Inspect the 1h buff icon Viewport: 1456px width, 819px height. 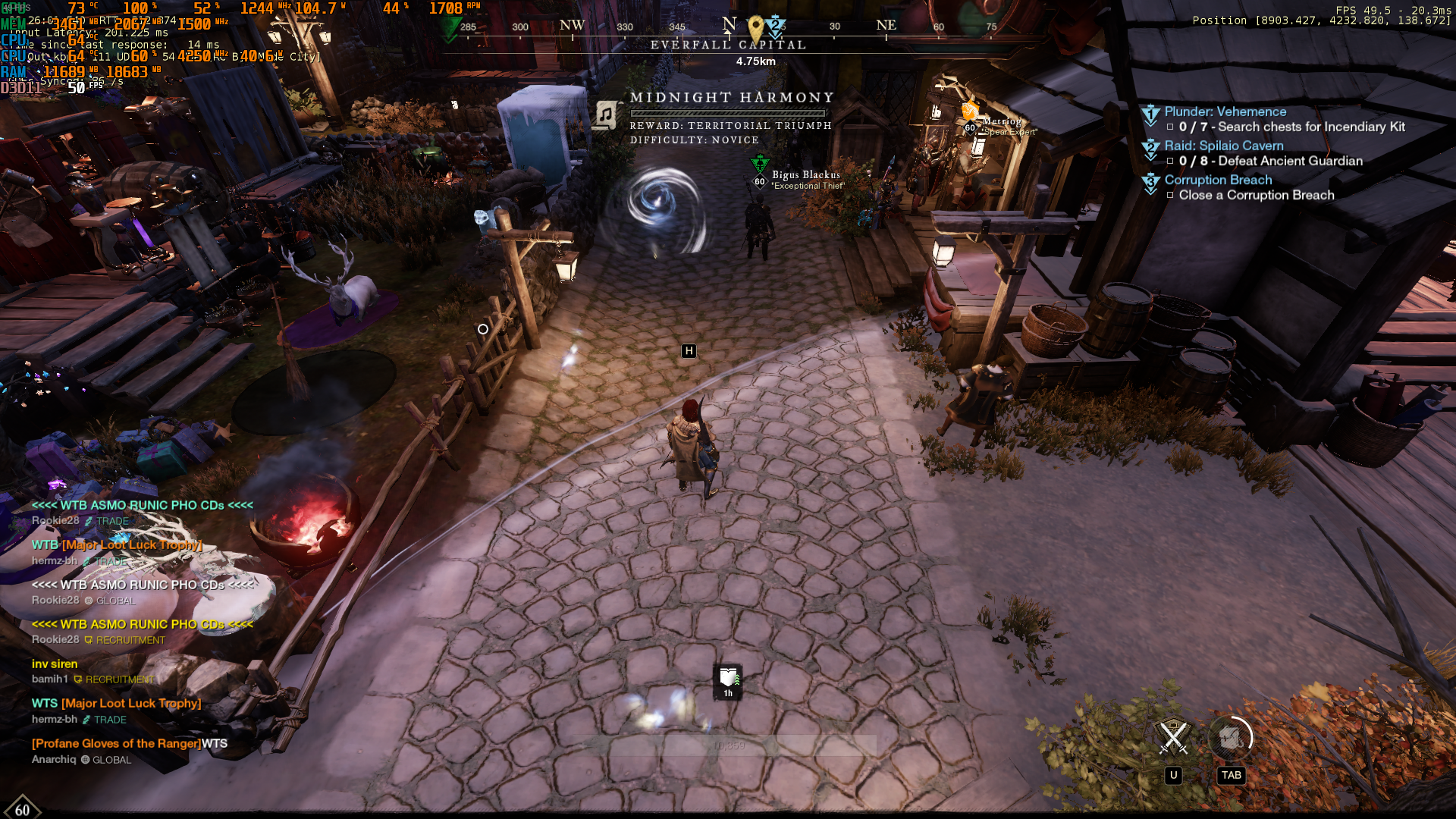pos(728,681)
